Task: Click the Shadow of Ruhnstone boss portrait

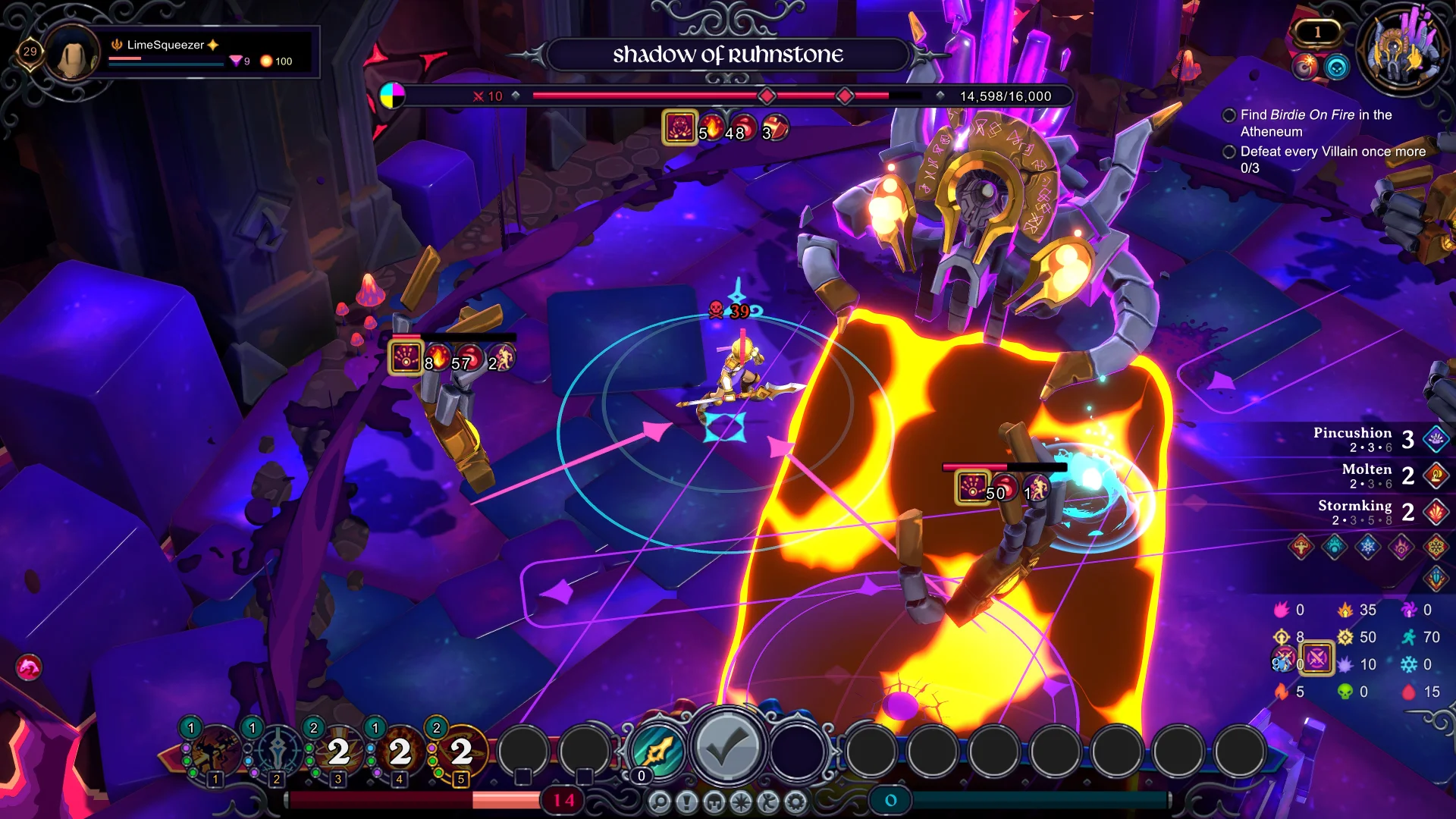Action: [x=1402, y=50]
